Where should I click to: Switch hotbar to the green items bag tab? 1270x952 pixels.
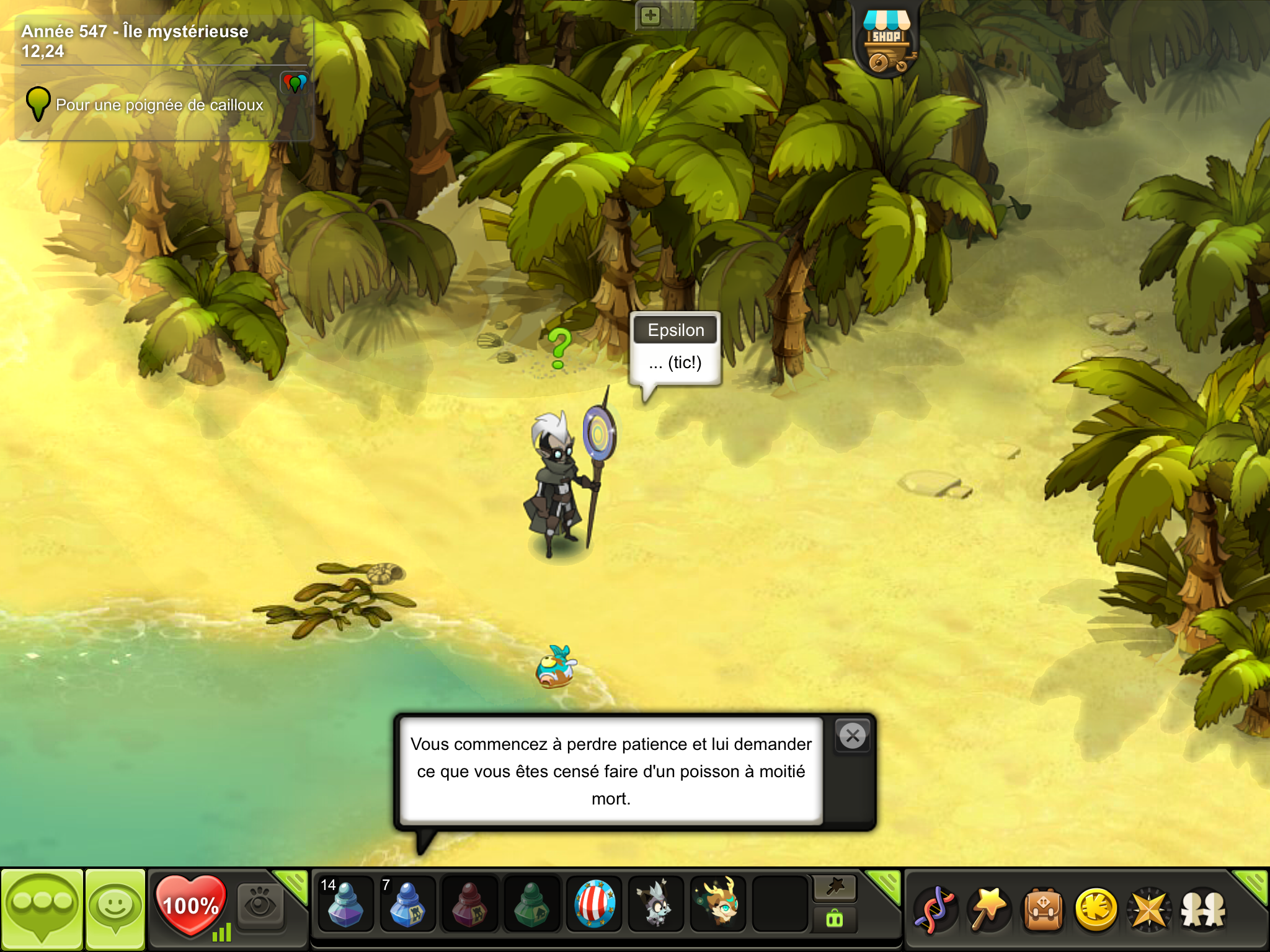(835, 919)
